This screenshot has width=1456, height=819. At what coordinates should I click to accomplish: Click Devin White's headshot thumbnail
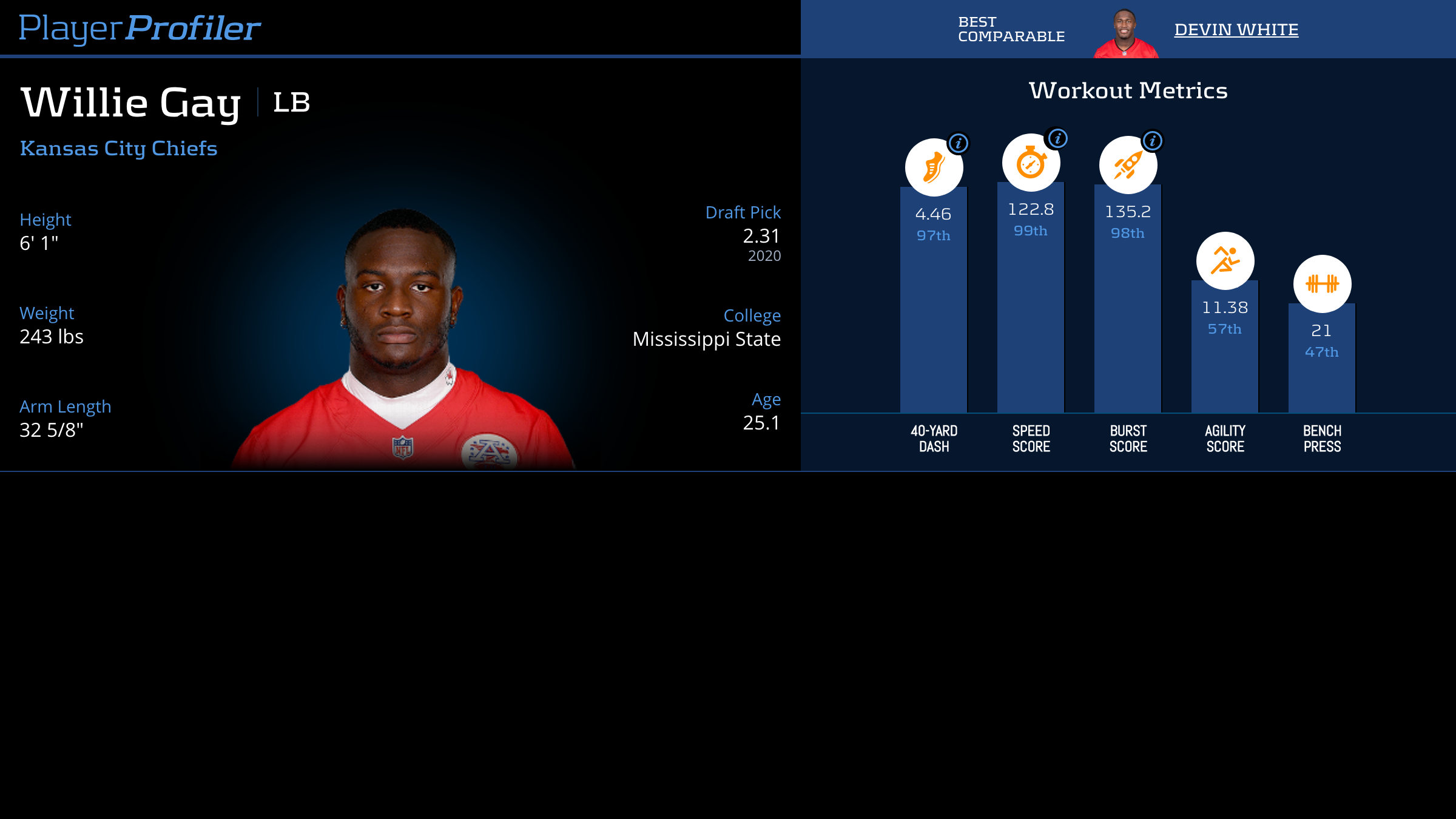[x=1125, y=34]
